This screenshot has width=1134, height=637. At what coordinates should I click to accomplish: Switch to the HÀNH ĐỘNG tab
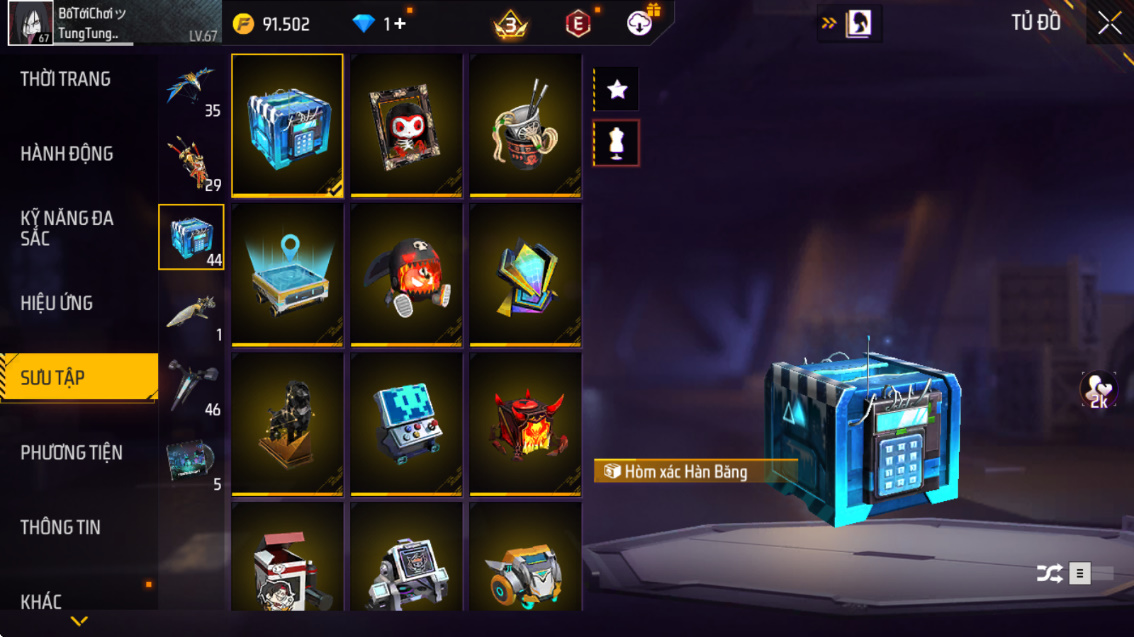[x=67, y=154]
